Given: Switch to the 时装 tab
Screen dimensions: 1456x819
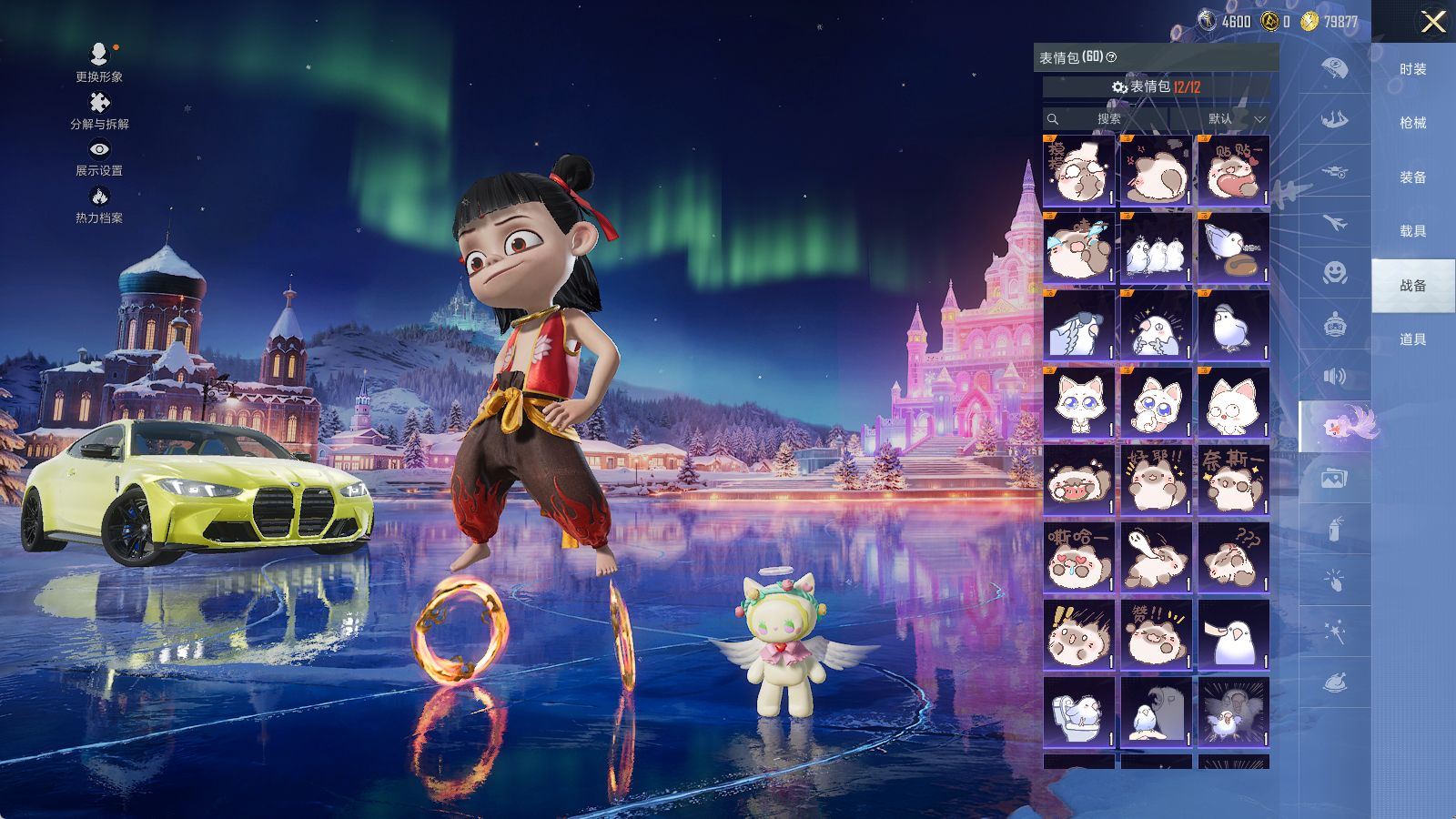Looking at the screenshot, I should 1412,69.
